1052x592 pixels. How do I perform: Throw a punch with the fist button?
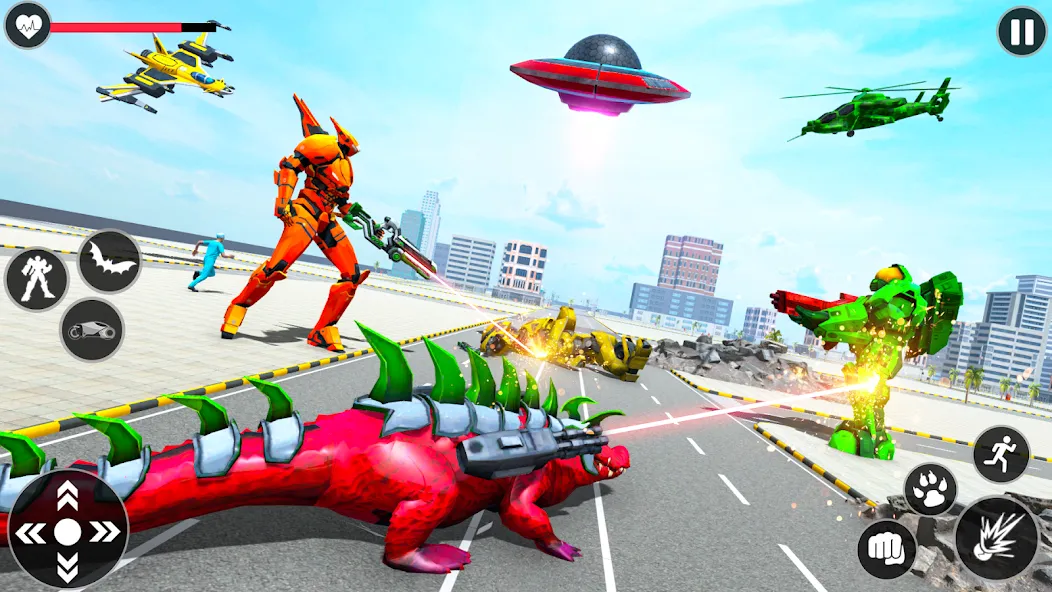click(x=886, y=549)
